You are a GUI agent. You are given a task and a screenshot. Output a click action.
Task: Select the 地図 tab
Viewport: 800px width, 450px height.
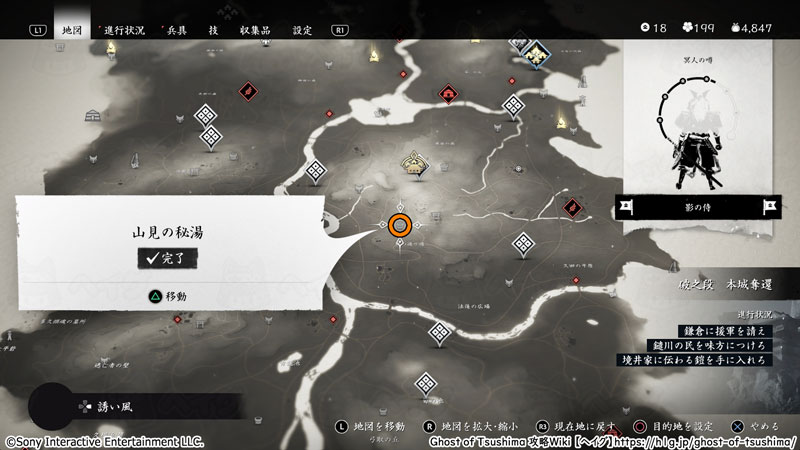[70, 30]
